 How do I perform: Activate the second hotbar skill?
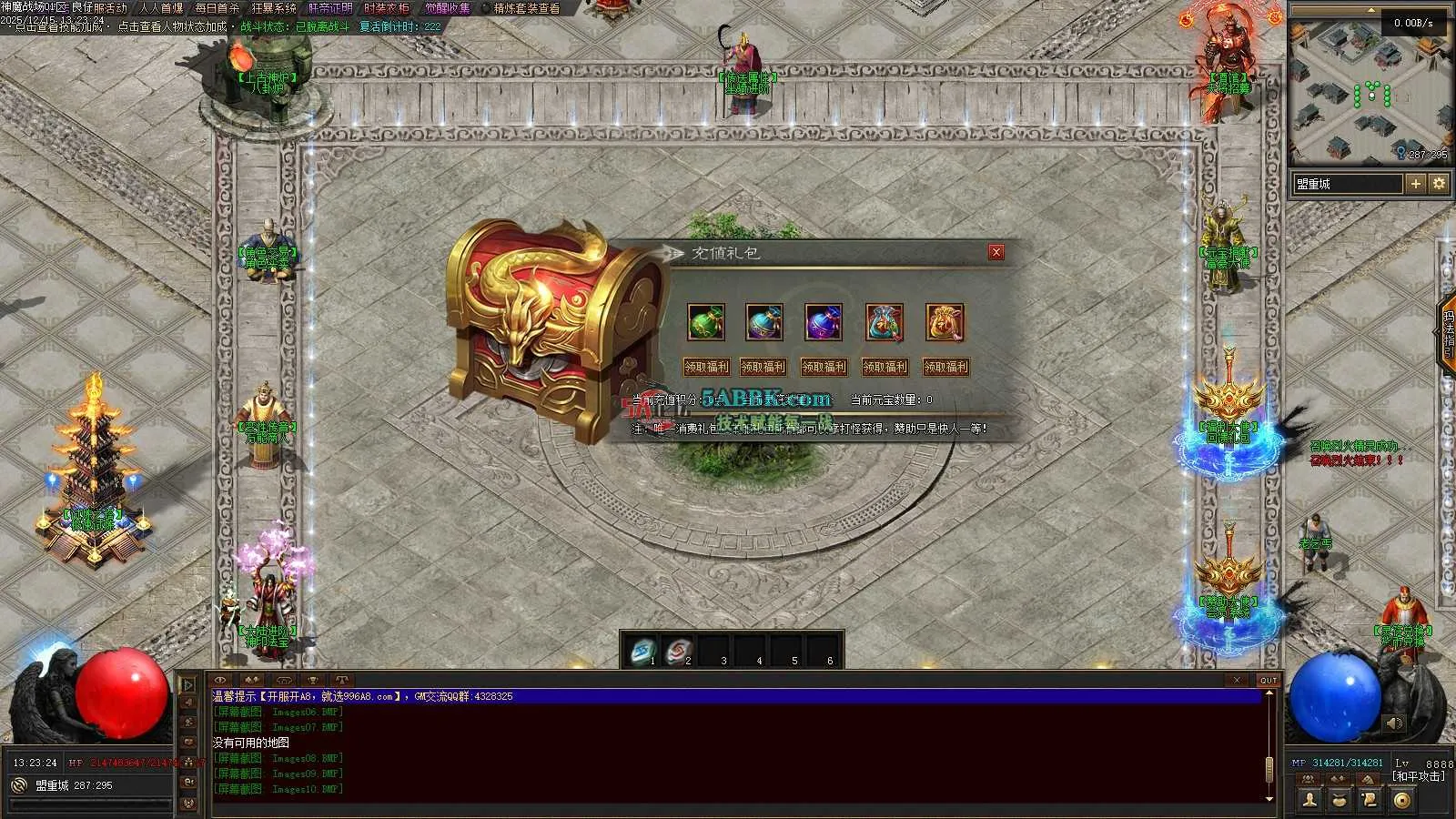coord(679,651)
